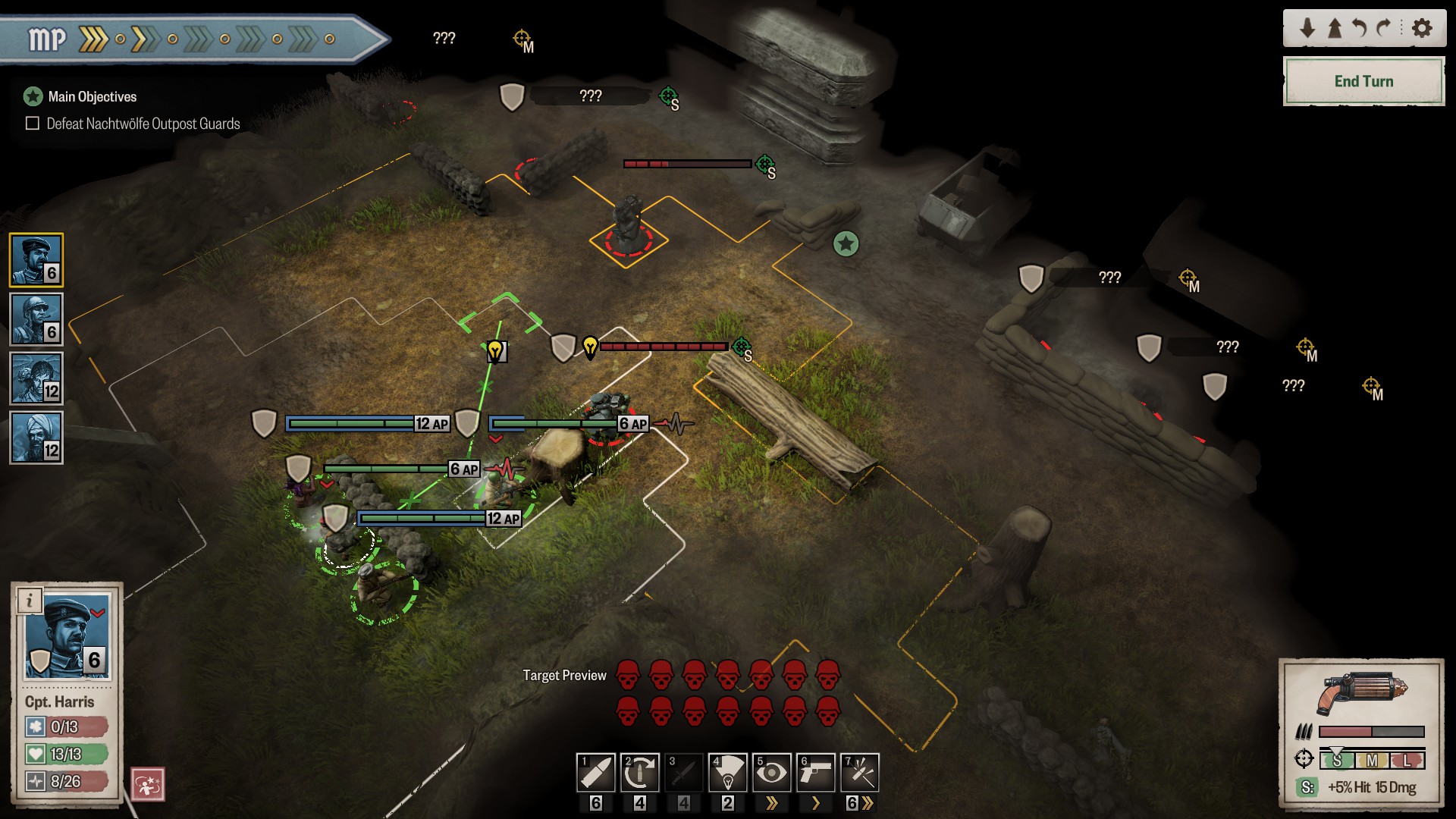Click the down arrow in the top toolbar

click(x=1307, y=28)
